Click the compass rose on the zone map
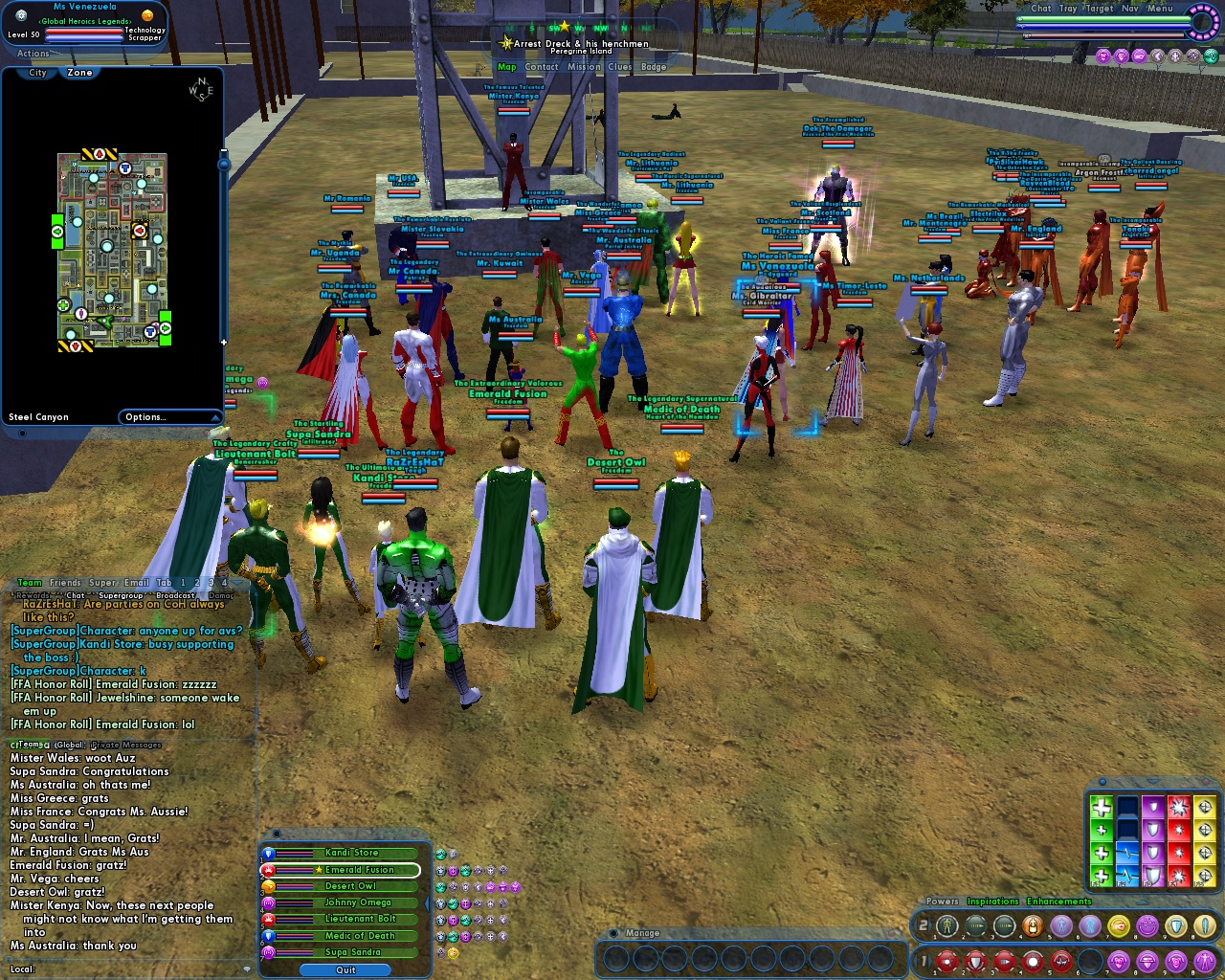 (201, 89)
